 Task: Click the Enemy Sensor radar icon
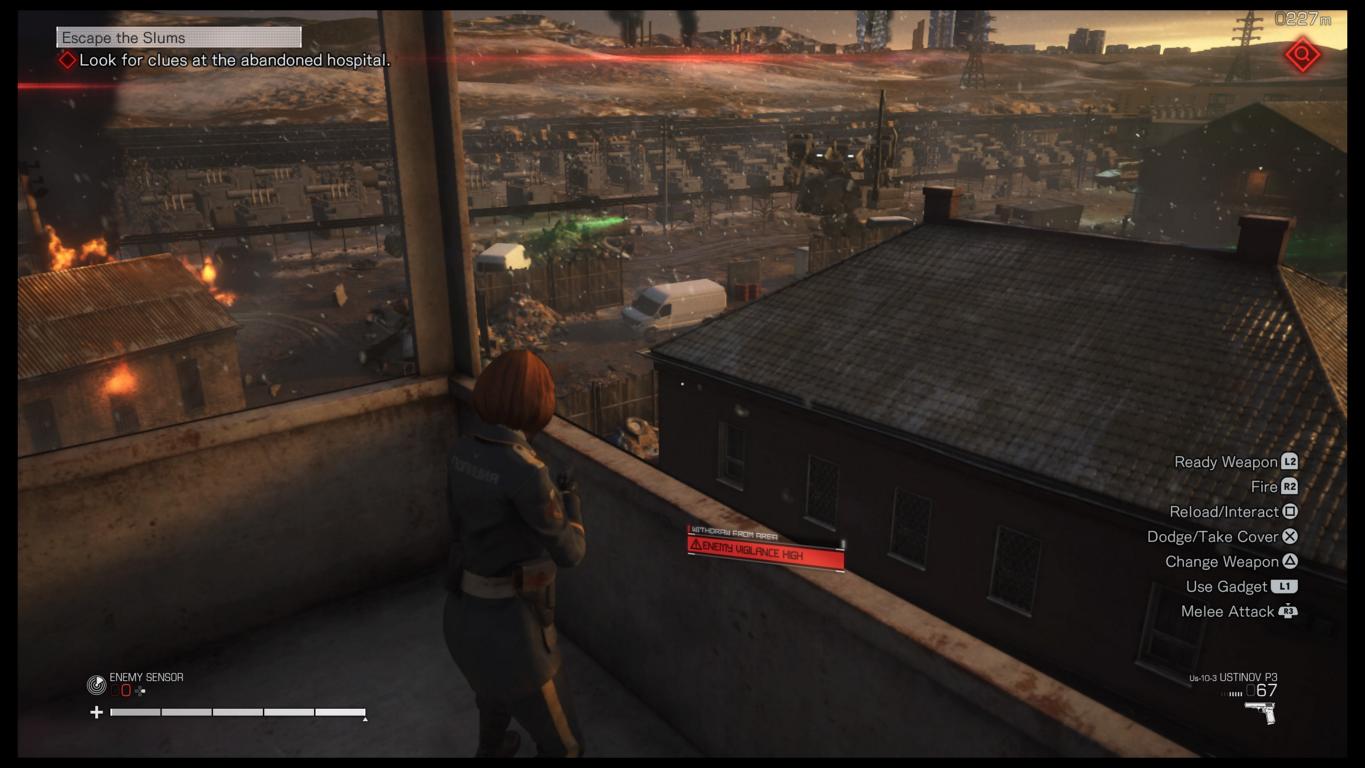(x=96, y=685)
